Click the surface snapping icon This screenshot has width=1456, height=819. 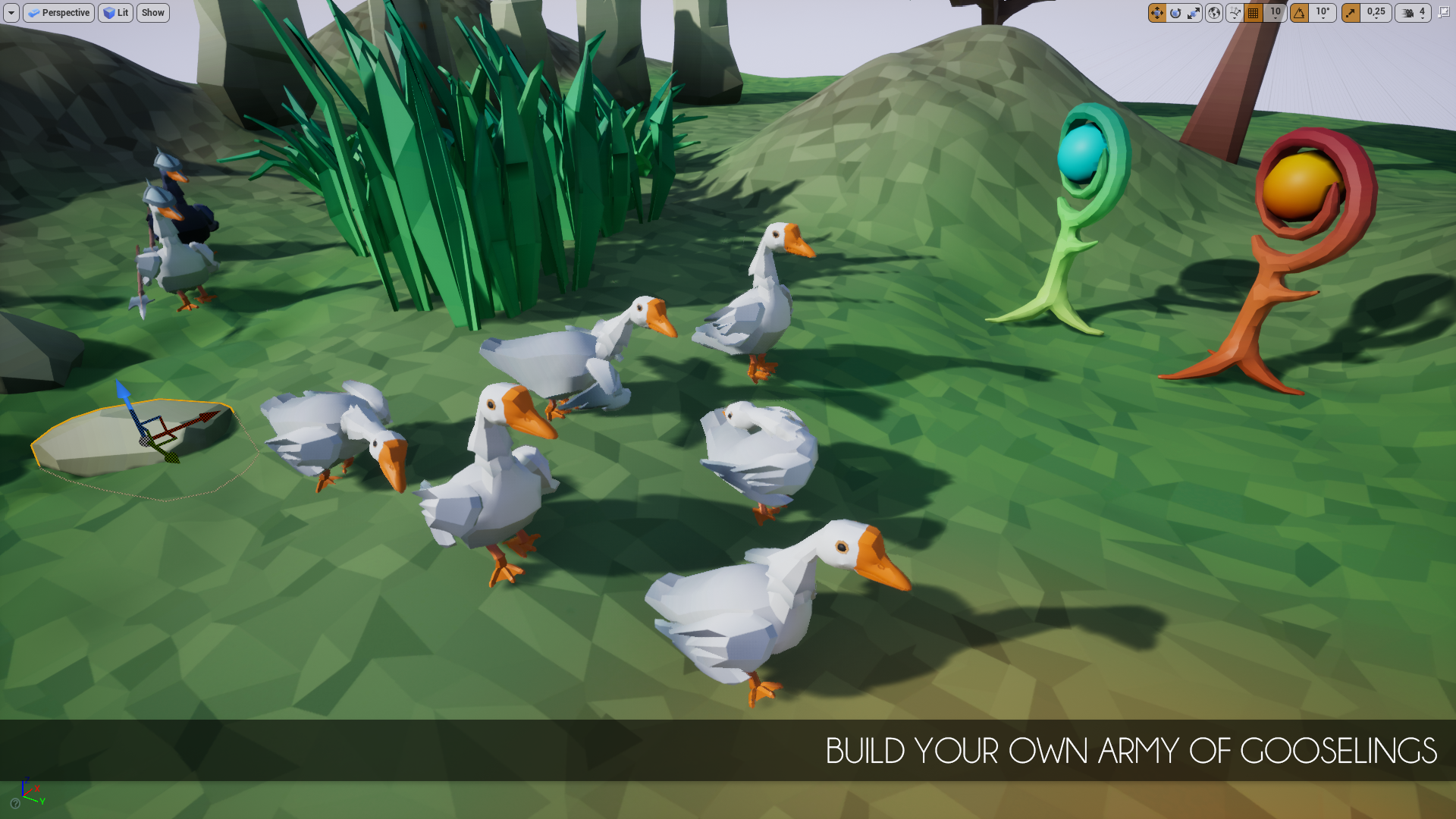[1234, 13]
